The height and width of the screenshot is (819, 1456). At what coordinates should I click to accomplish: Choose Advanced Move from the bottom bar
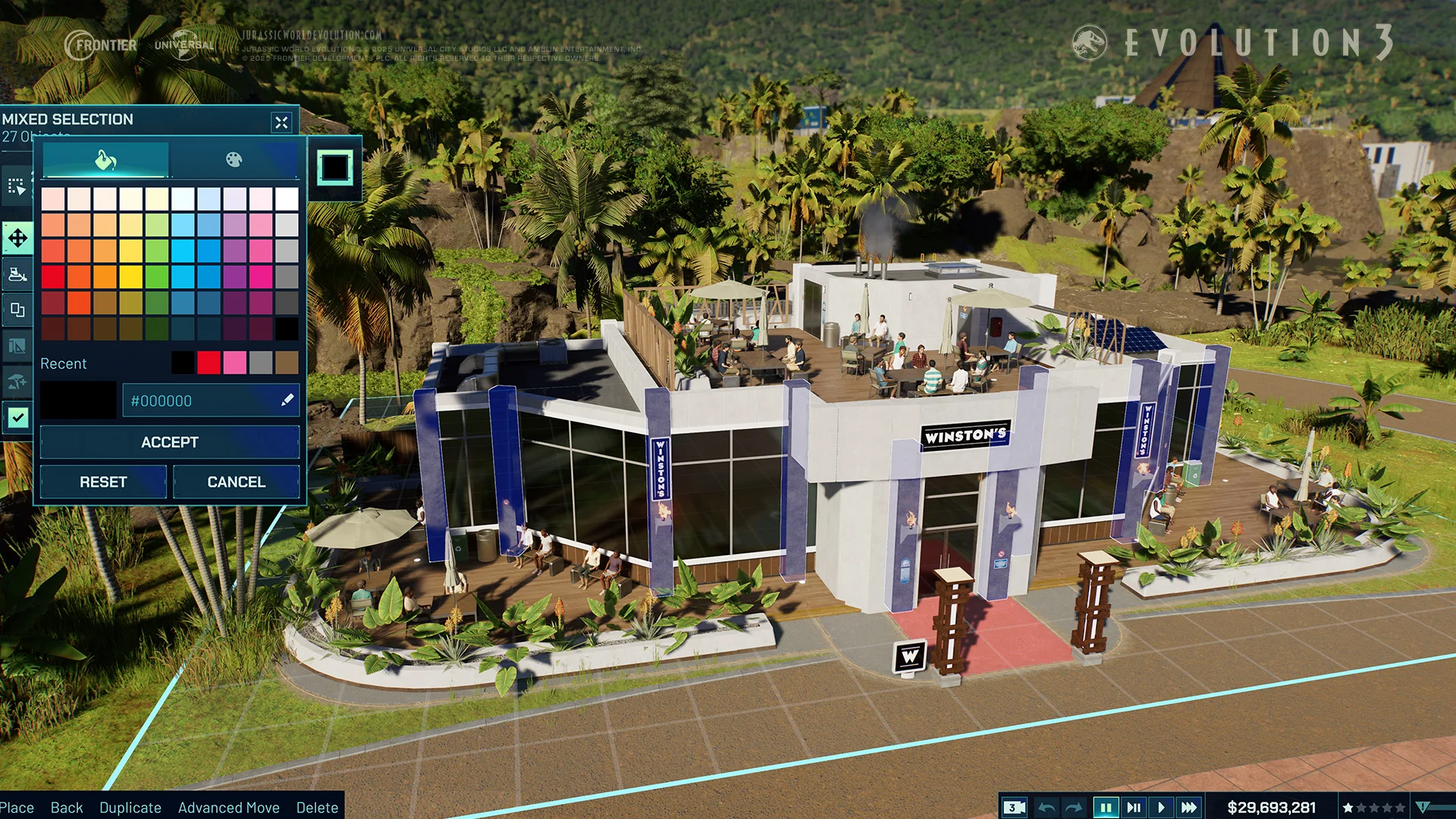[228, 808]
